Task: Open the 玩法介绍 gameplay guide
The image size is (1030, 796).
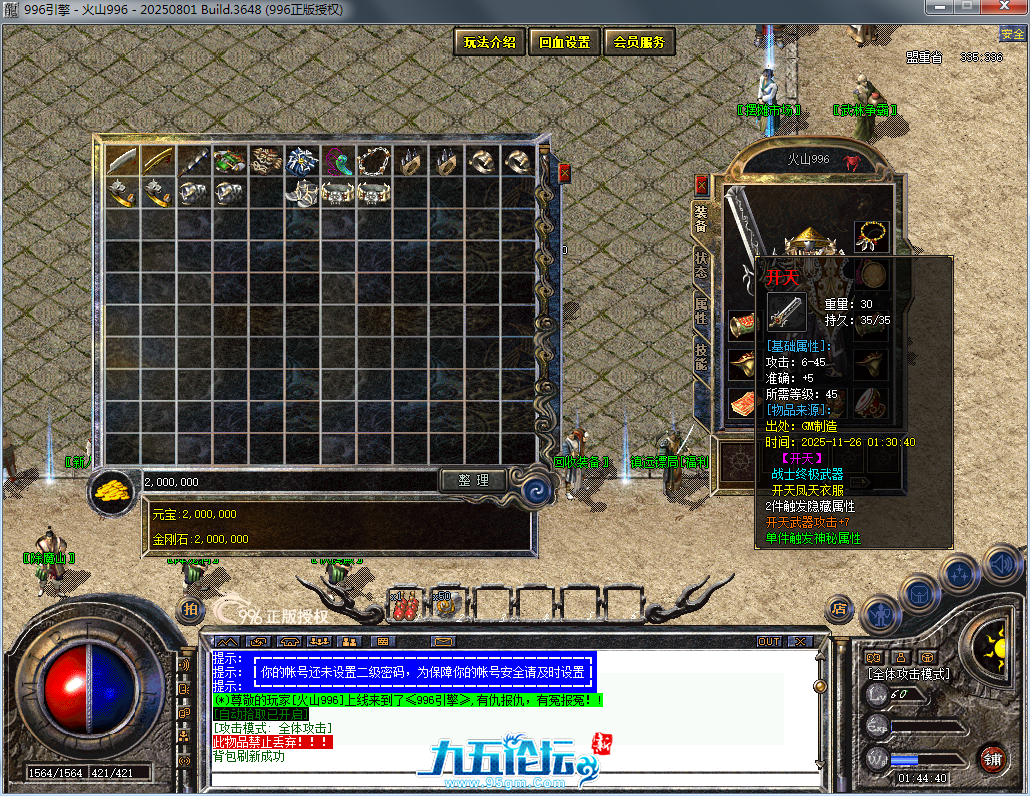Action: point(489,42)
